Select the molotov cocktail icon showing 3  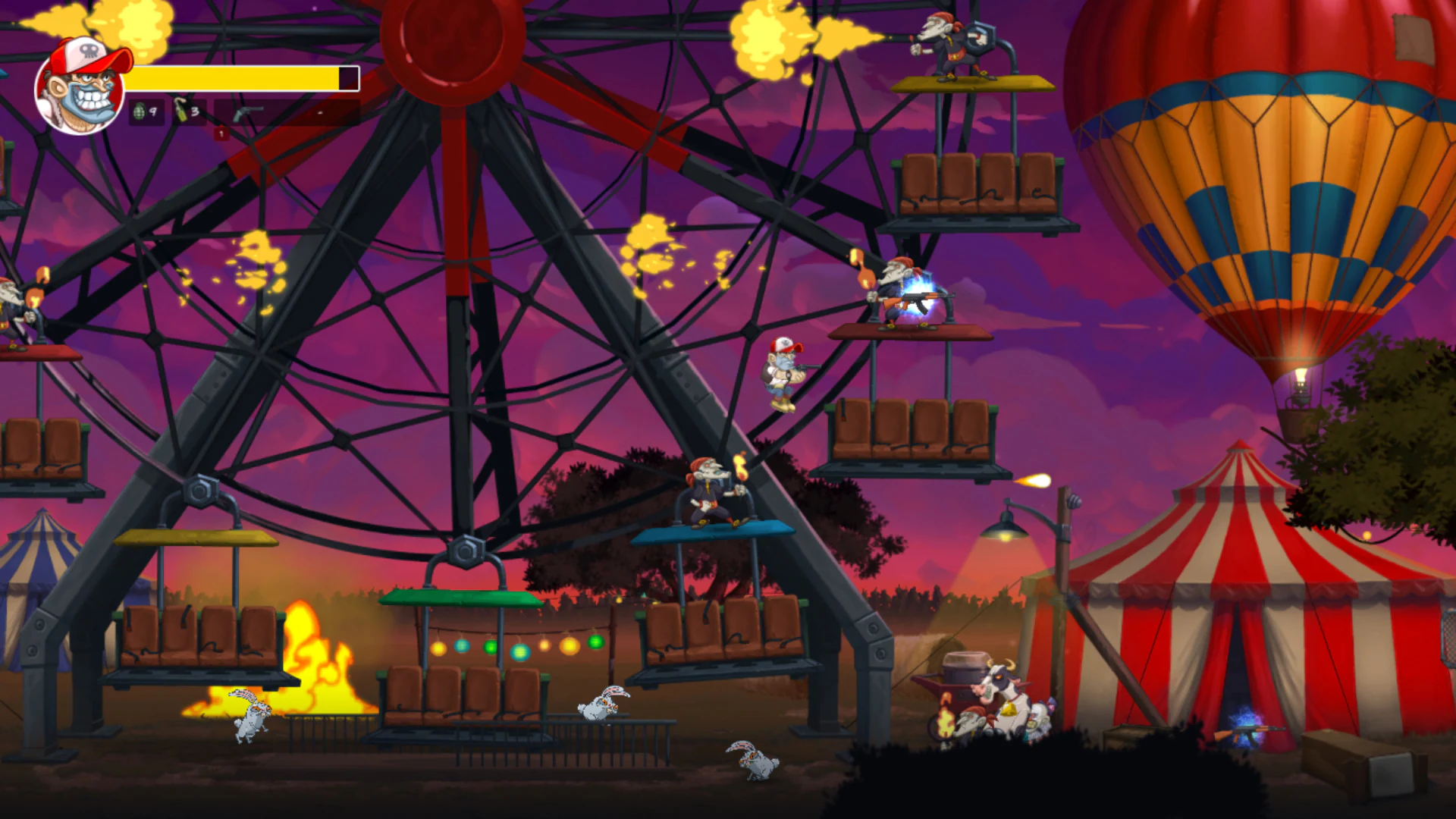tap(180, 111)
